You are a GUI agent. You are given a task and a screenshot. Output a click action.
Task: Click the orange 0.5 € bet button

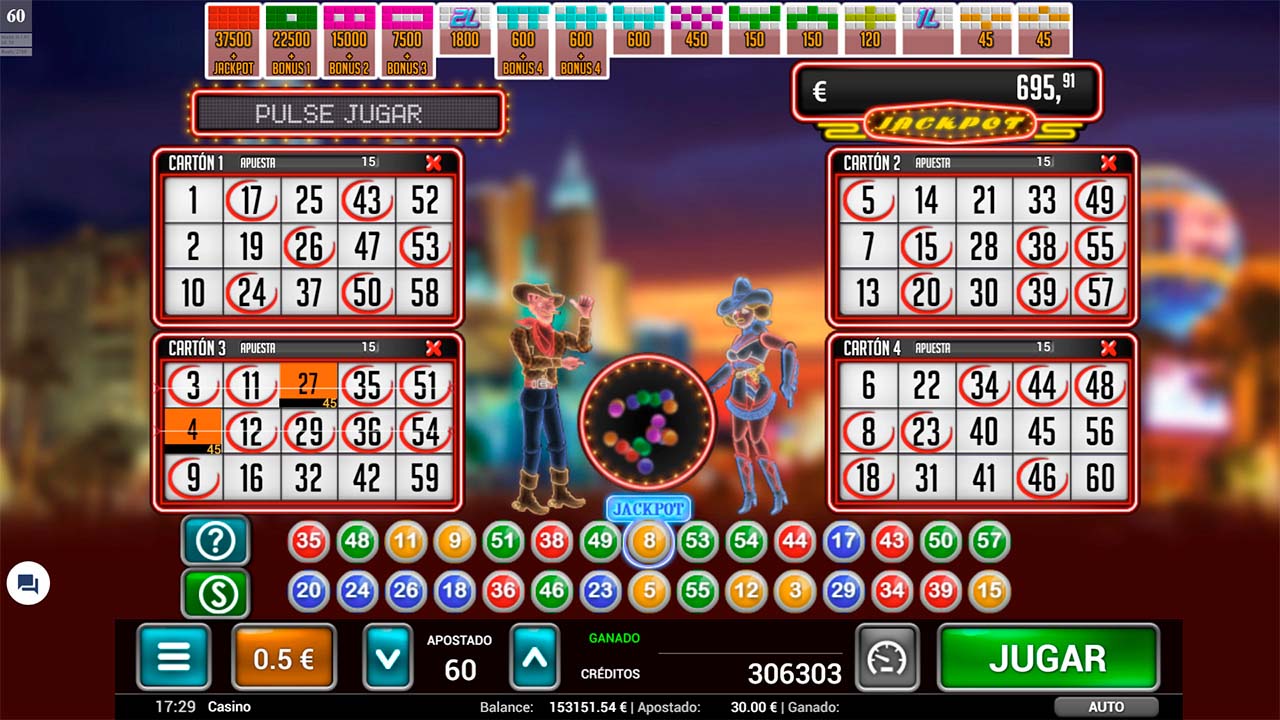[283, 657]
